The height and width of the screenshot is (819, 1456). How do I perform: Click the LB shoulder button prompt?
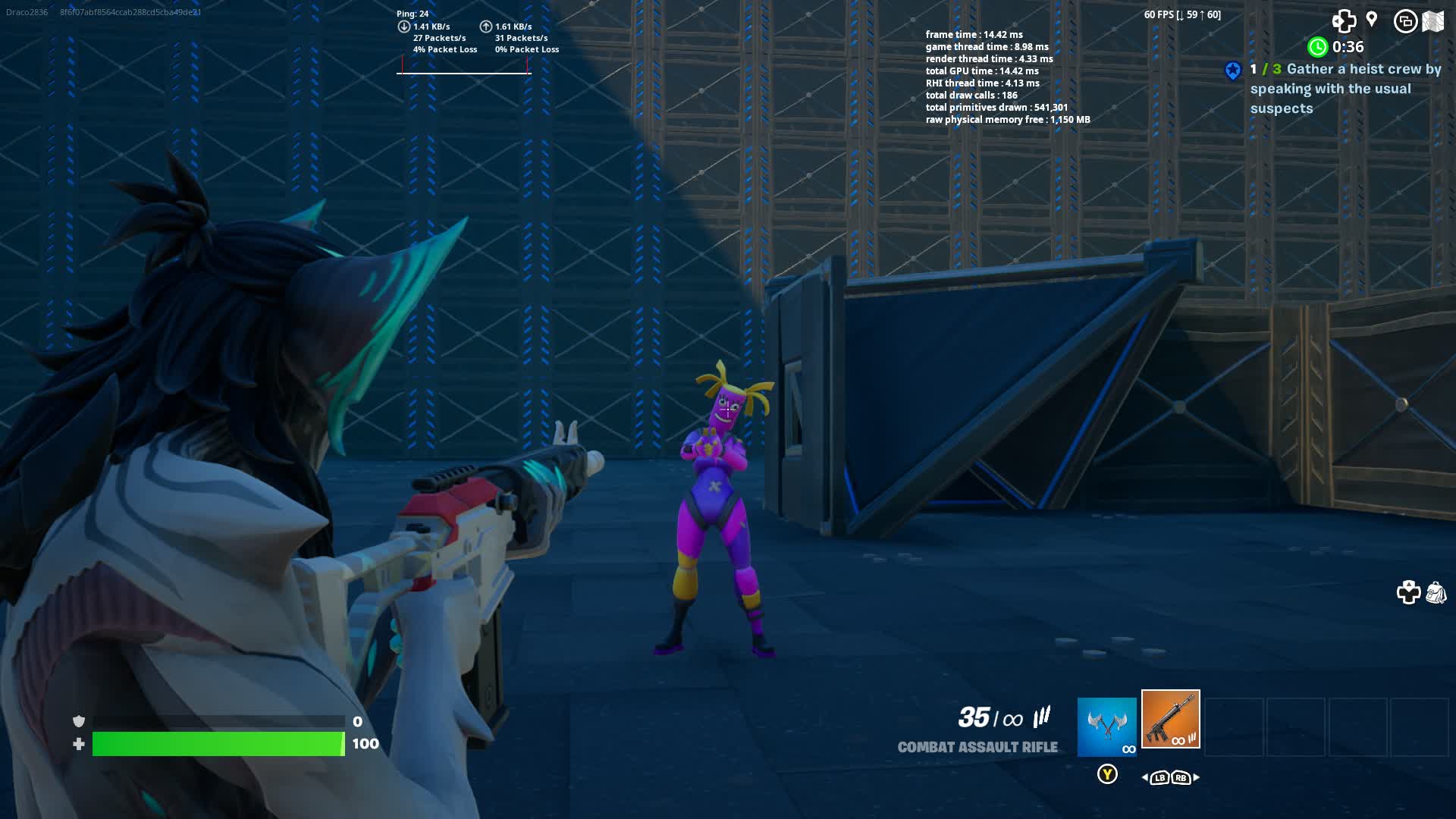1158,777
